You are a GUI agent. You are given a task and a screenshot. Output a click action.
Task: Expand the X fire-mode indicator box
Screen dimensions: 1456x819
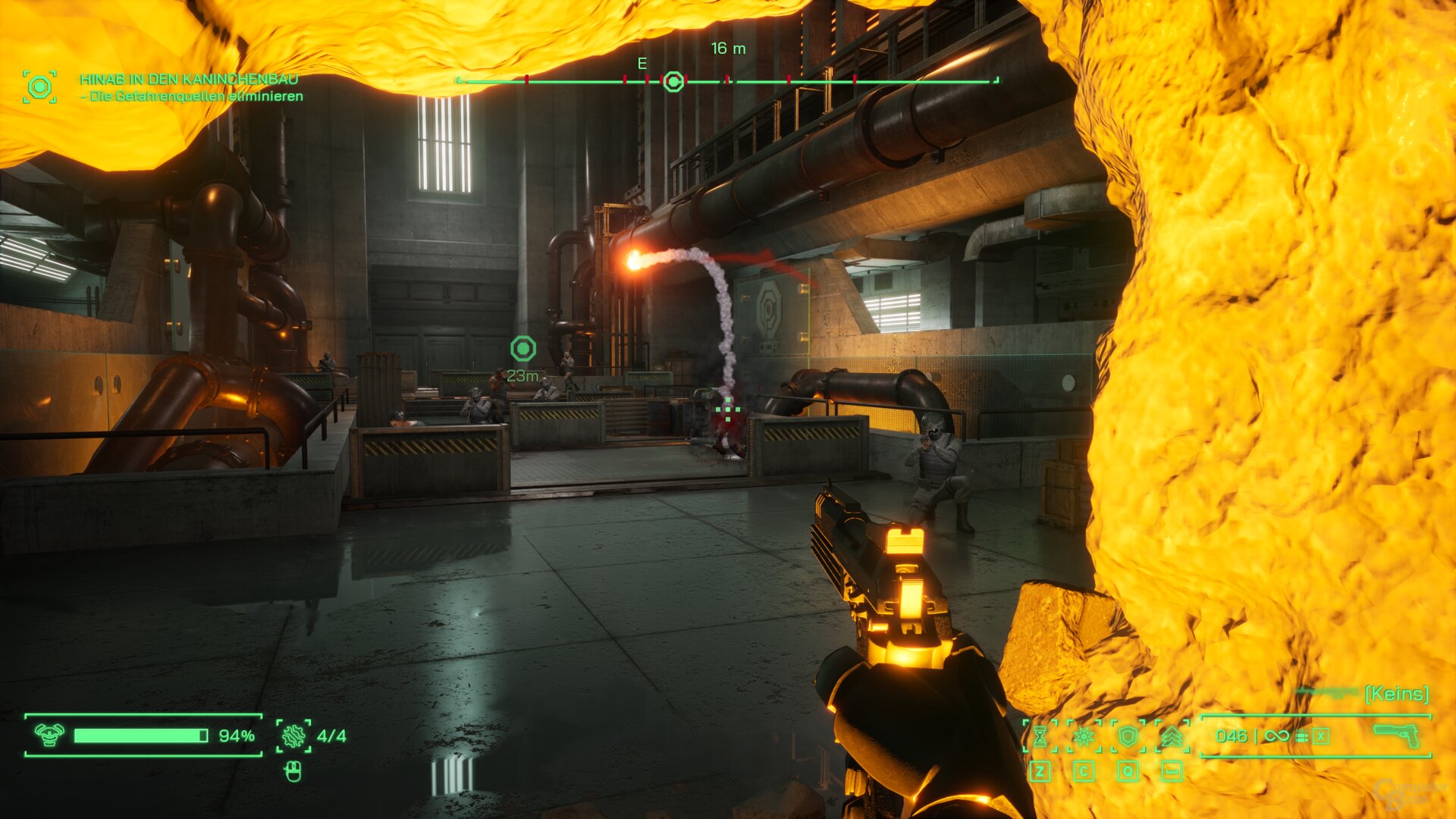coord(1321,736)
